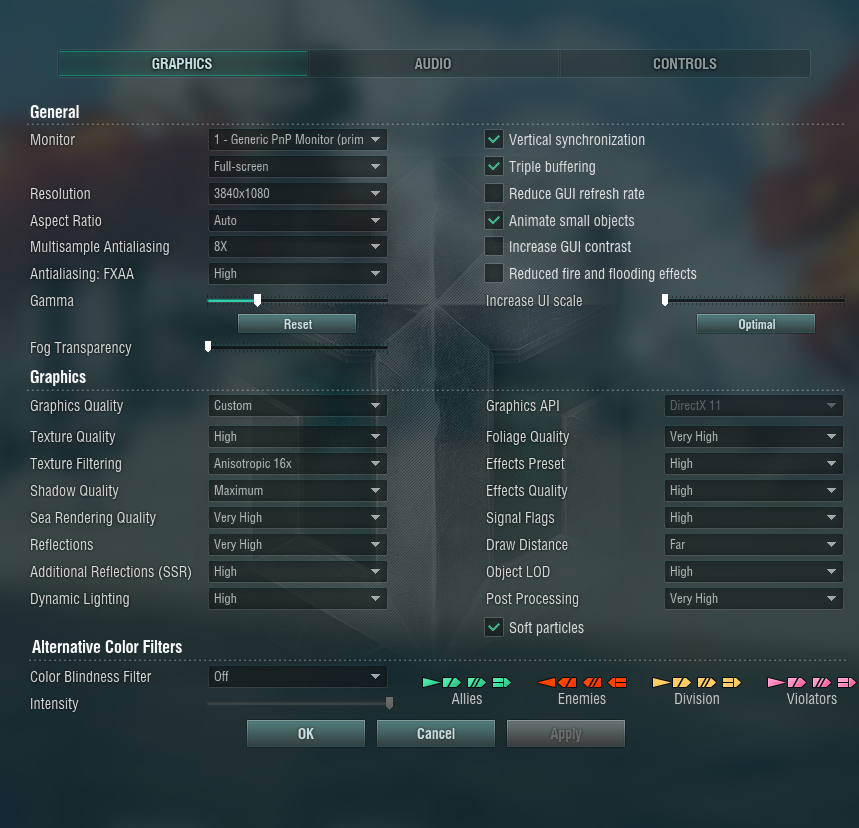Select the Color Blindness Filter dropdown
This screenshot has height=828, width=859.
[297, 677]
